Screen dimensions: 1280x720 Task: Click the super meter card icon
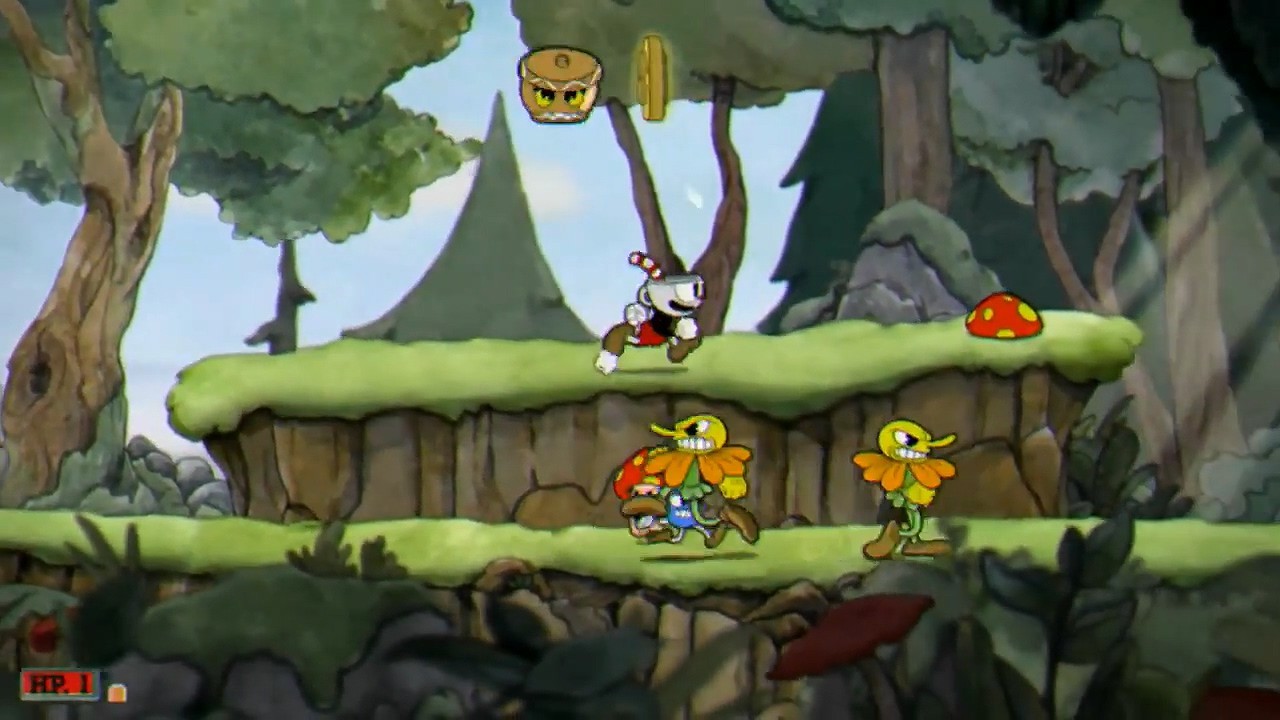click(117, 692)
